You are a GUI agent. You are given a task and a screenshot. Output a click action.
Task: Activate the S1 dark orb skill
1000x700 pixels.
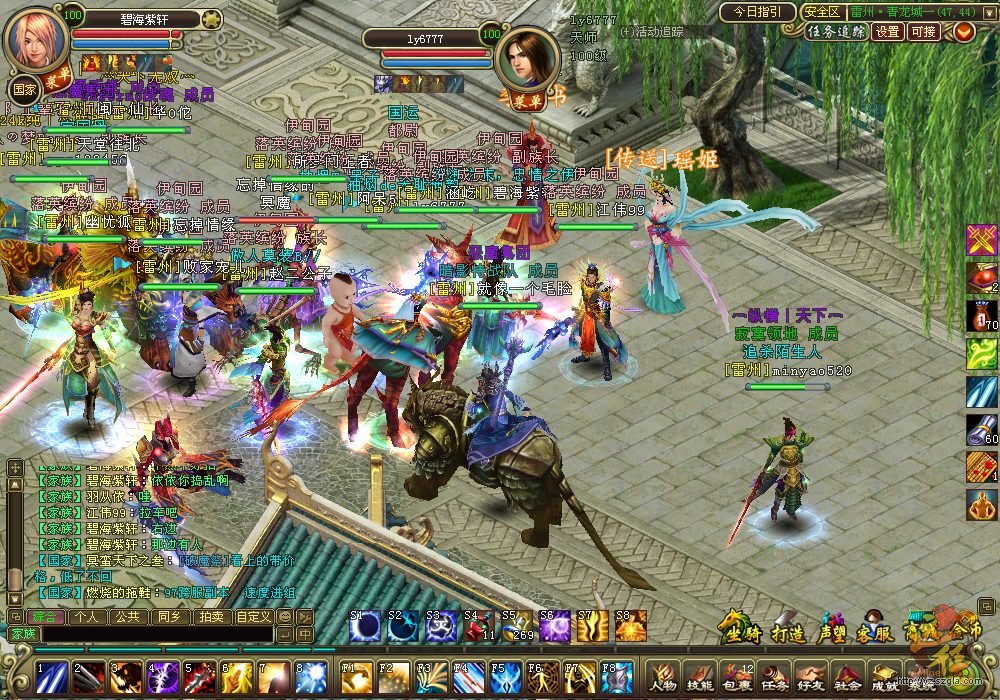(365, 627)
